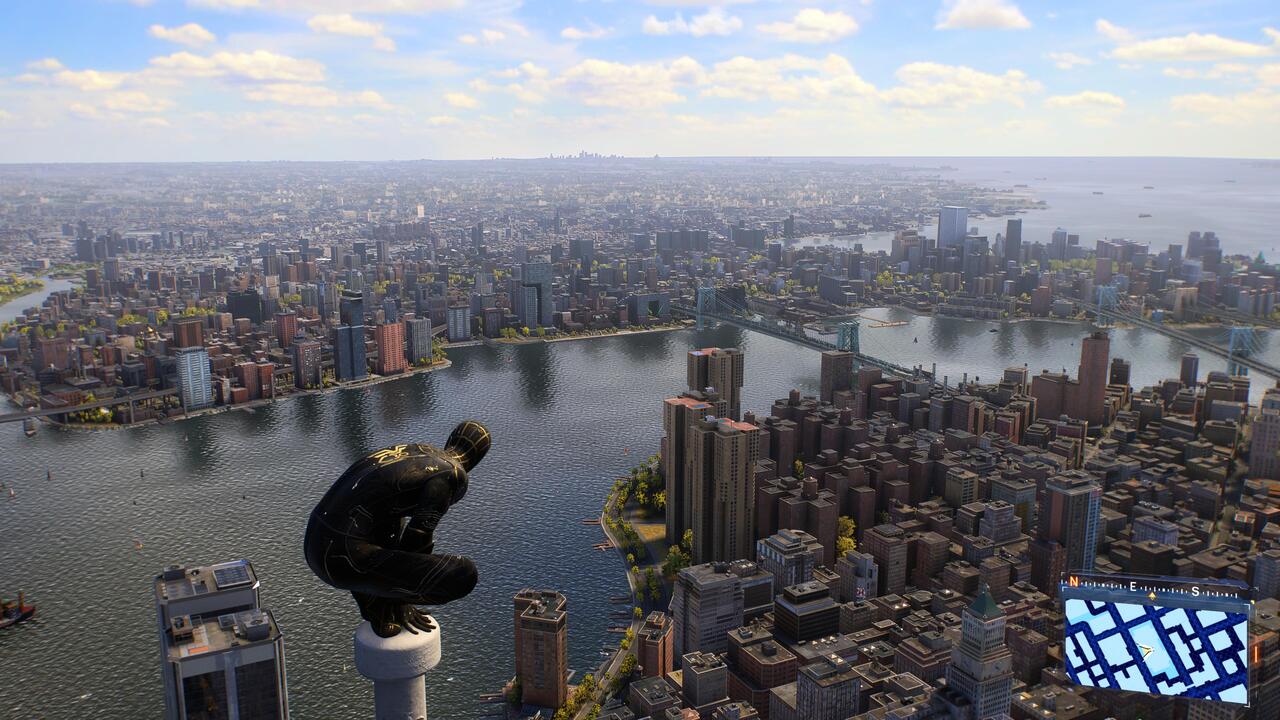Click the gold spider emblem on Spider-Man's back

coord(391,452)
